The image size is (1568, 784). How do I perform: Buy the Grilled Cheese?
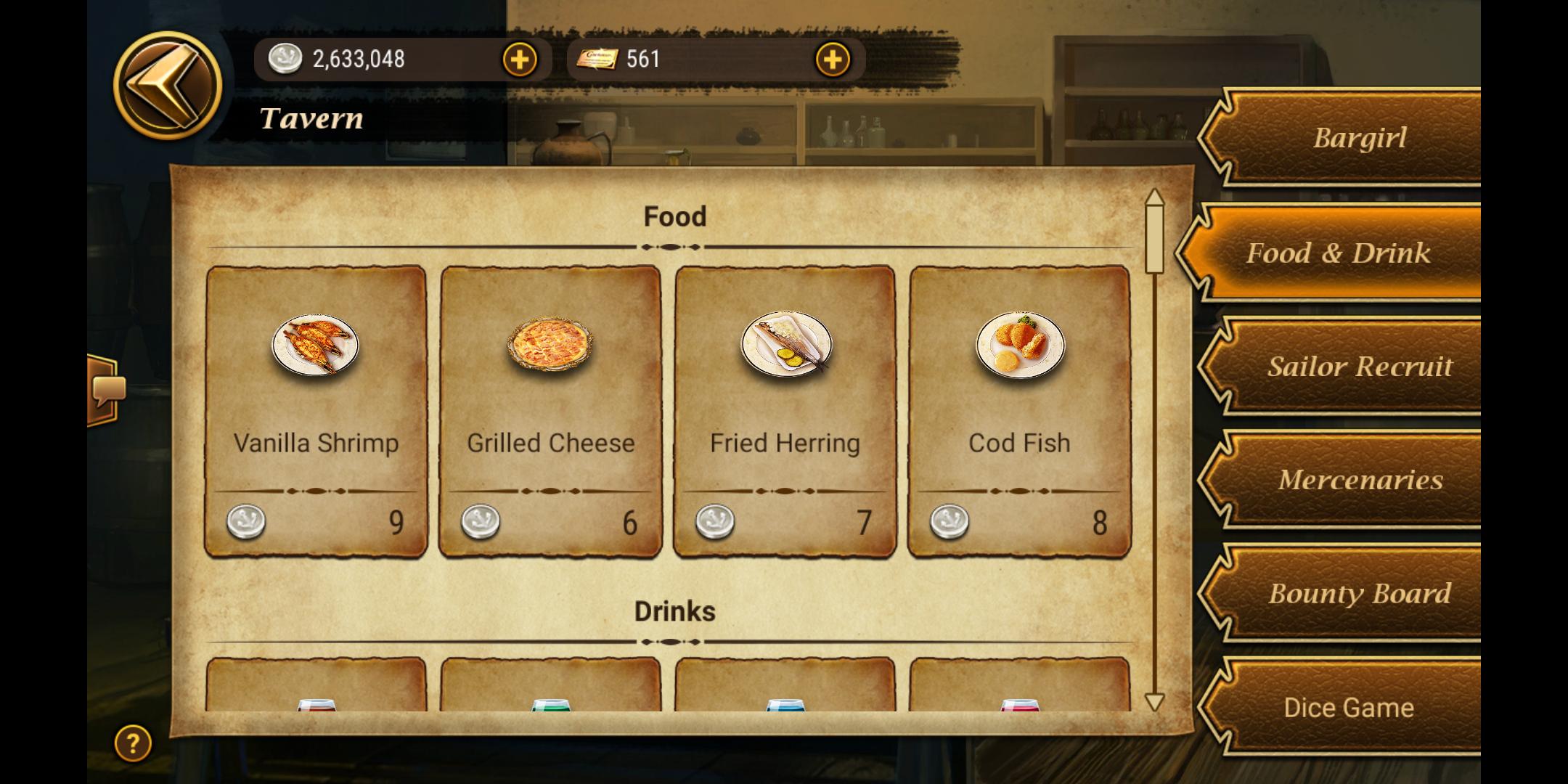[x=550, y=412]
